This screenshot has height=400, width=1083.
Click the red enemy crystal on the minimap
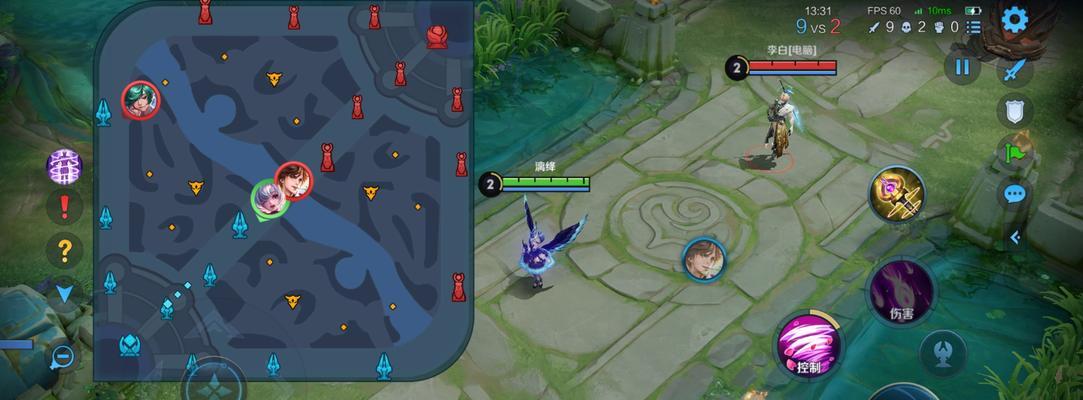437,36
